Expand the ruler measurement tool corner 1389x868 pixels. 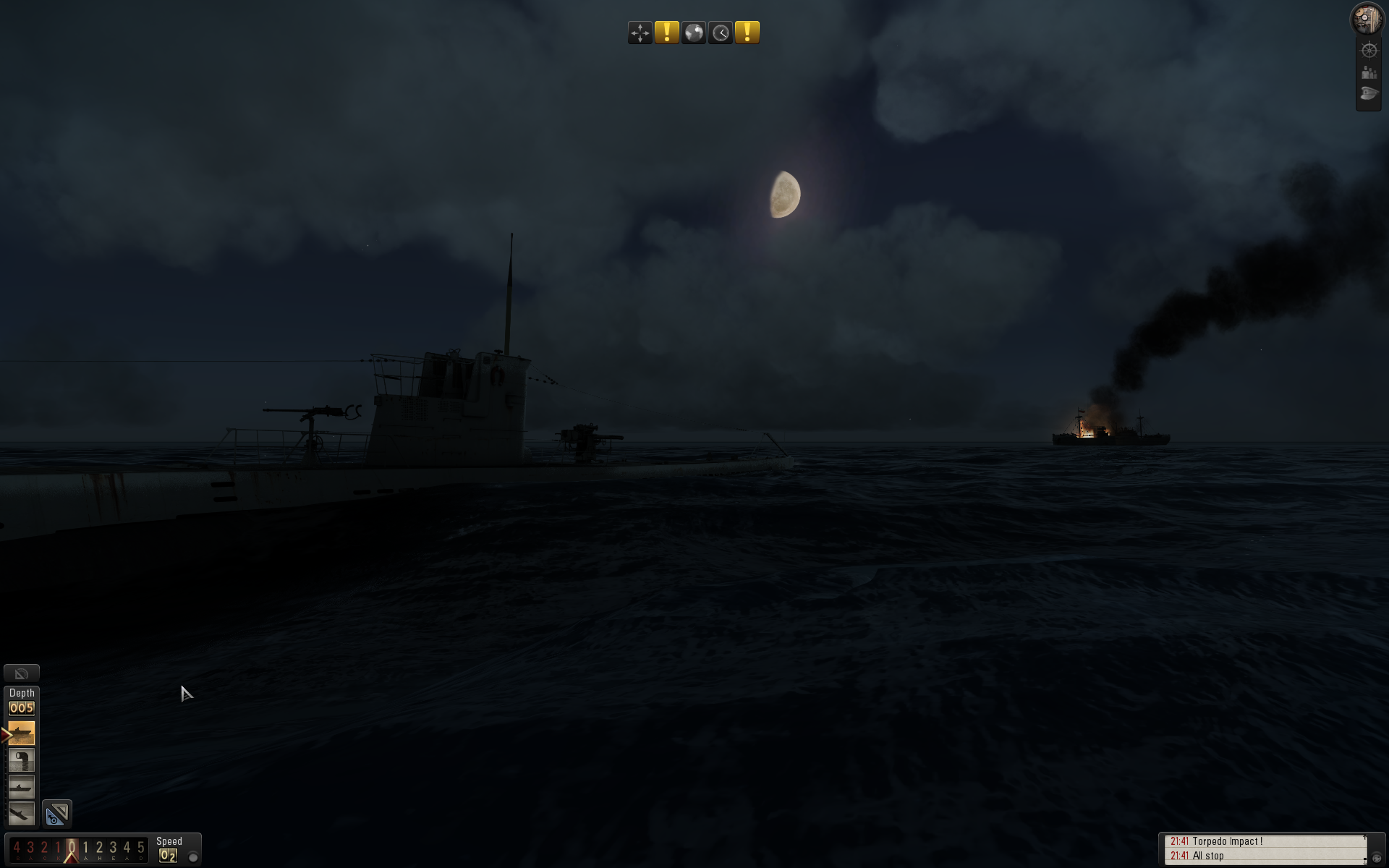(x=62, y=807)
